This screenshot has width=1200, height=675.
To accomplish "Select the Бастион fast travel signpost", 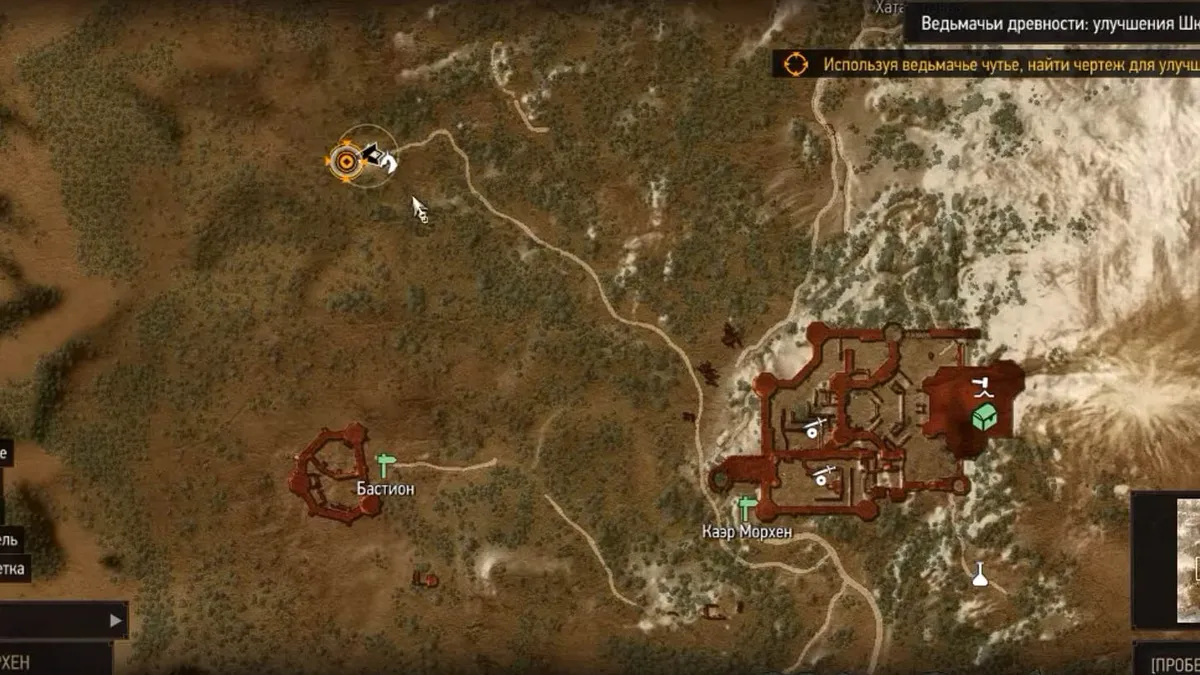I will (x=385, y=465).
